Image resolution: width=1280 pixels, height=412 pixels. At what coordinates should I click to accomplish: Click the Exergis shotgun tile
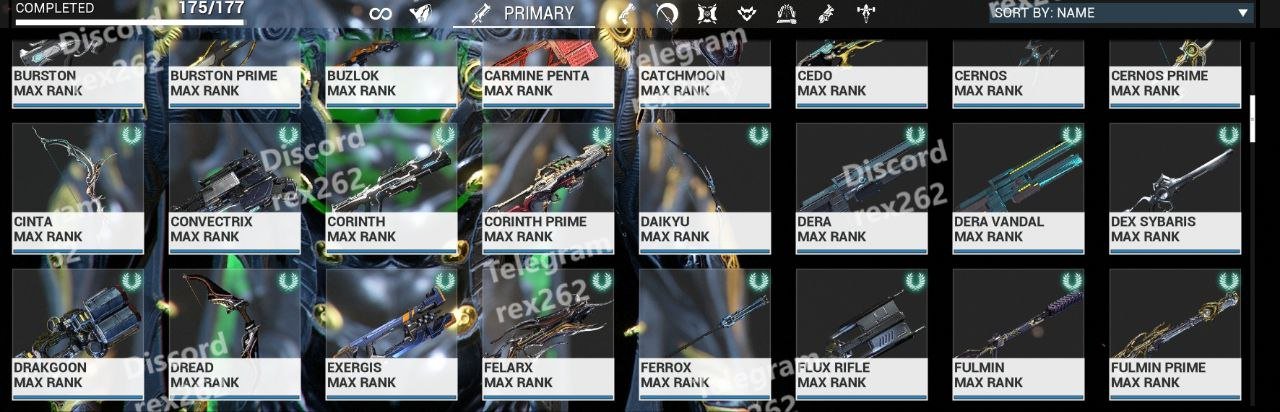pyautogui.click(x=392, y=334)
